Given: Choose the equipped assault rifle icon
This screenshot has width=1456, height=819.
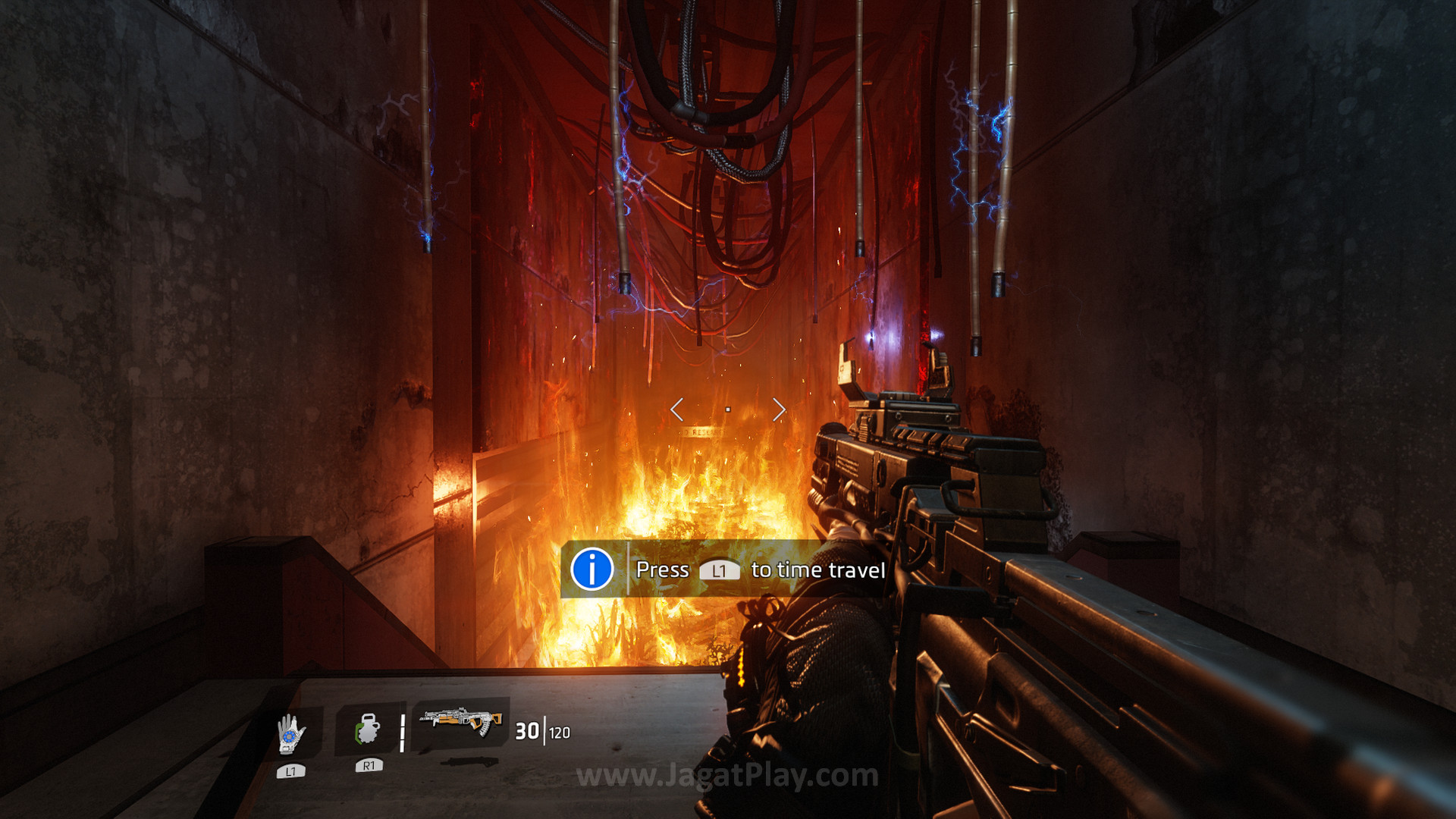Looking at the screenshot, I should point(462,721).
